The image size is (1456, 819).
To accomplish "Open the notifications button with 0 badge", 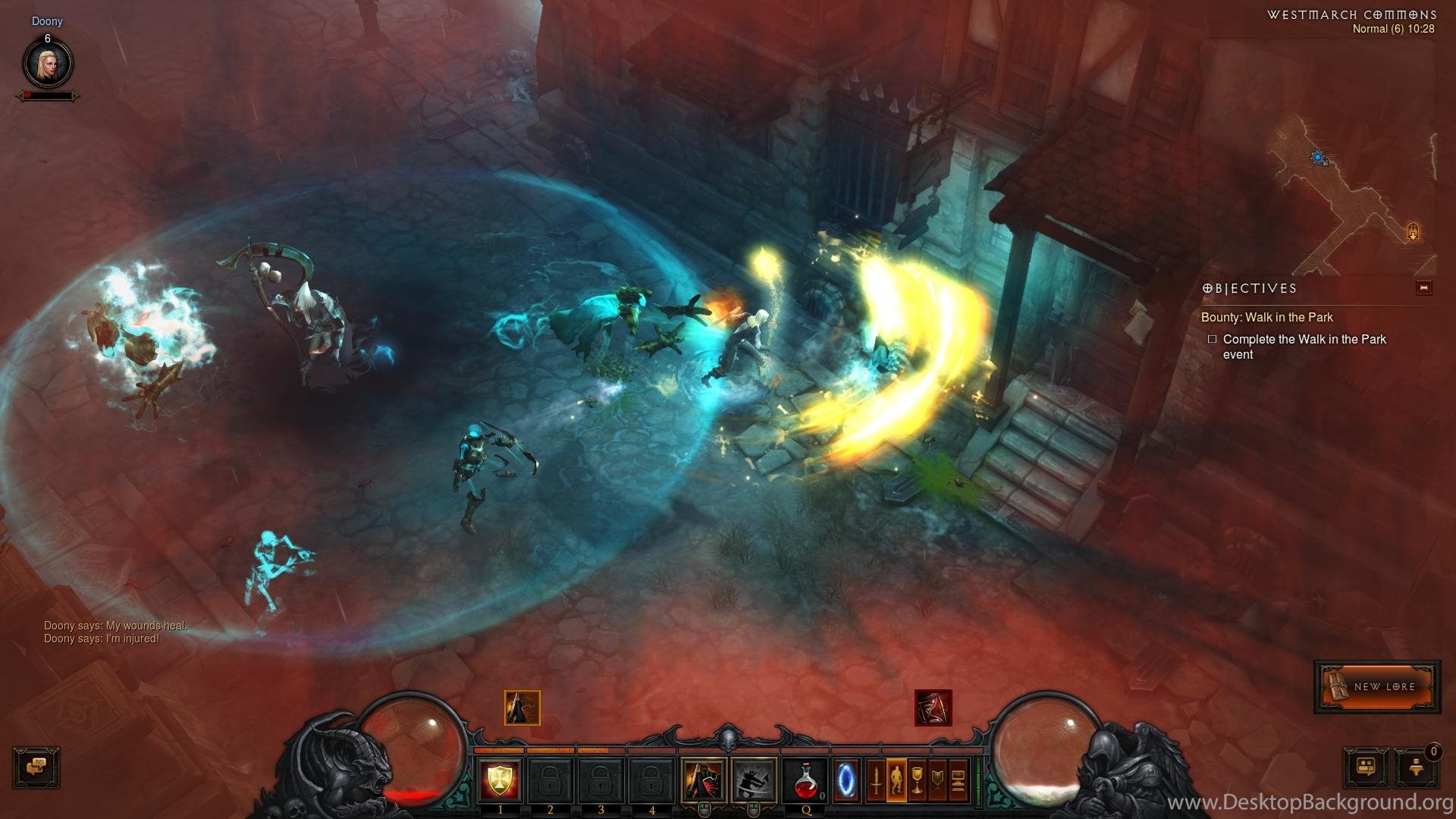I will 1416,767.
